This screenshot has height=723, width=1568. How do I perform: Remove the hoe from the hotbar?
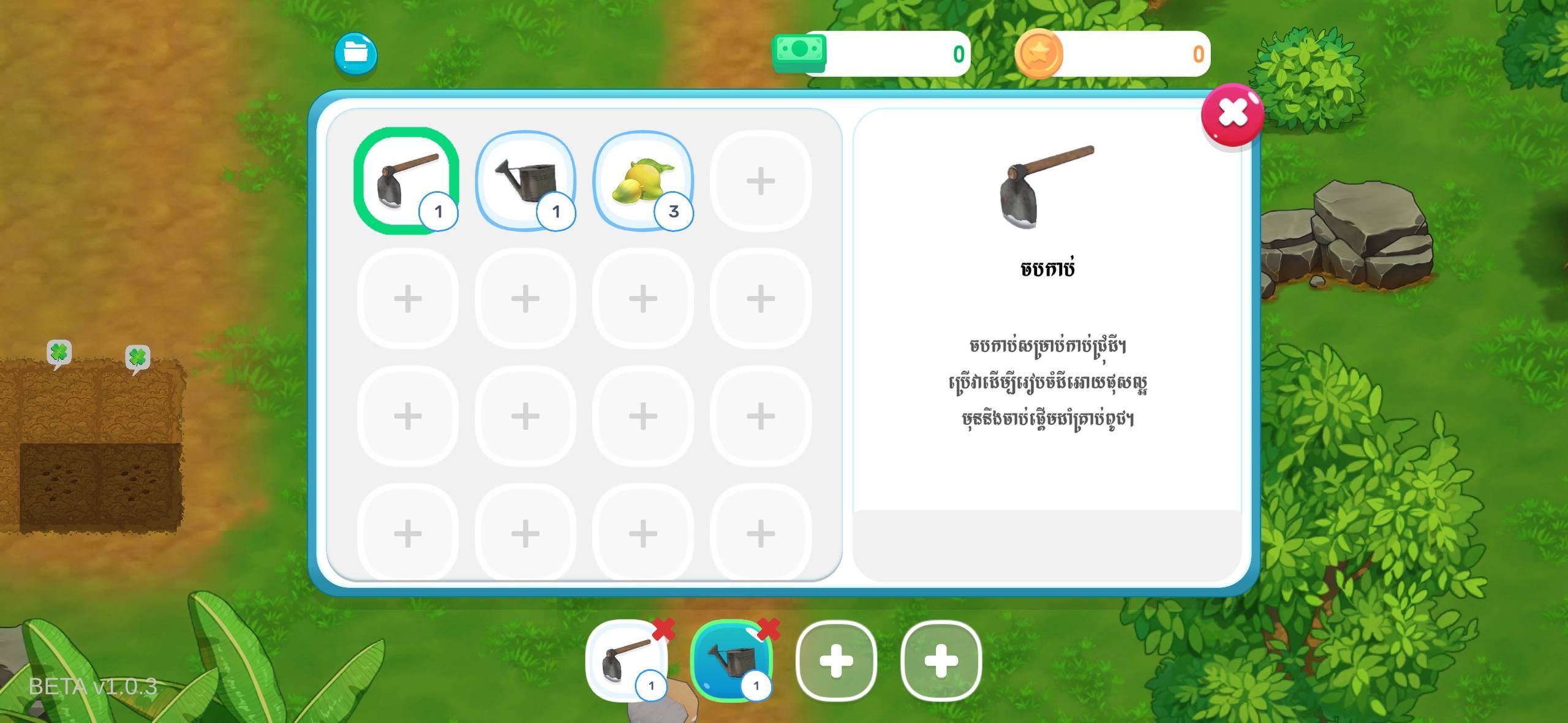click(x=663, y=629)
